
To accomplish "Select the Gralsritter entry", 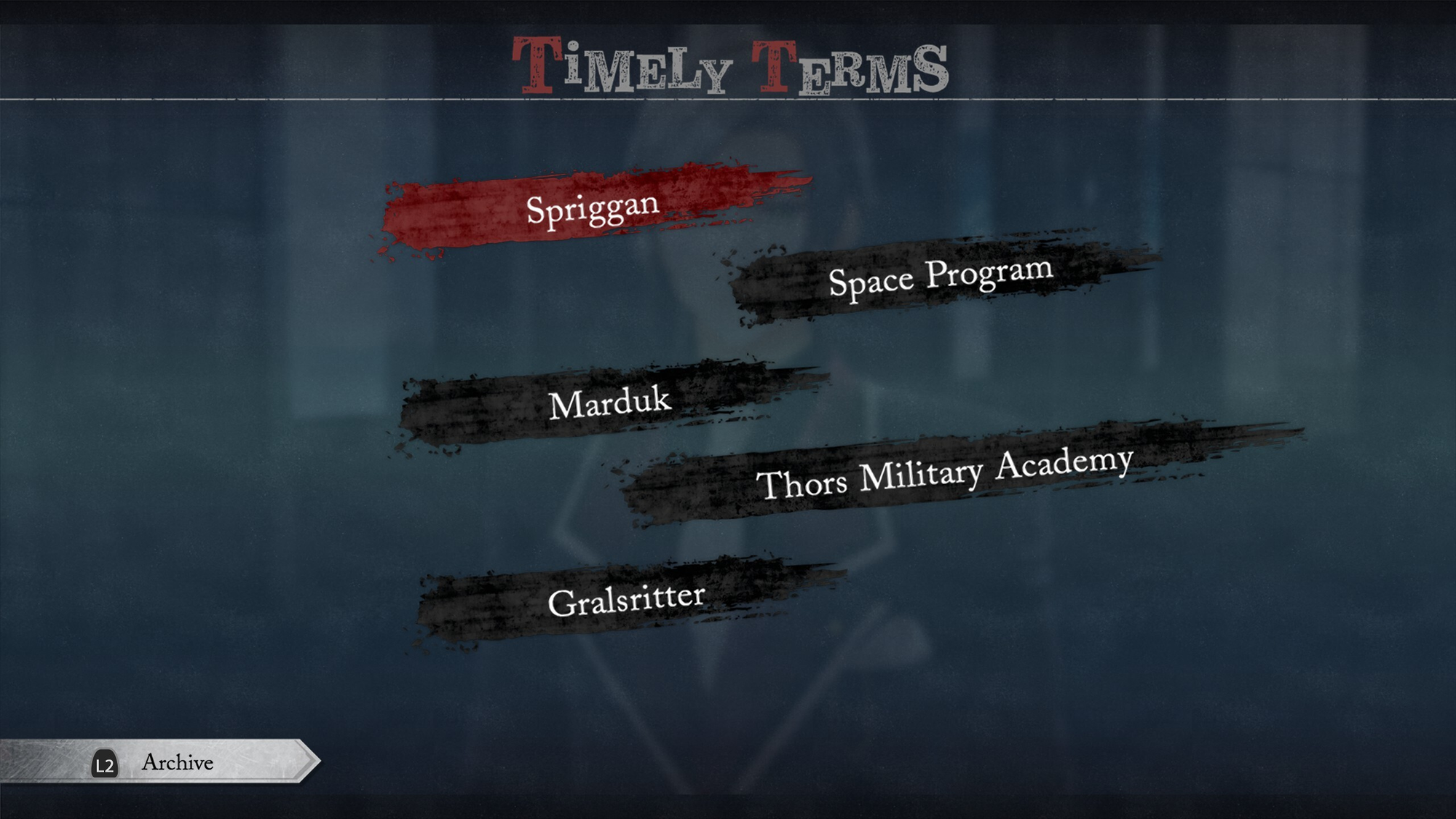I will click(x=626, y=600).
